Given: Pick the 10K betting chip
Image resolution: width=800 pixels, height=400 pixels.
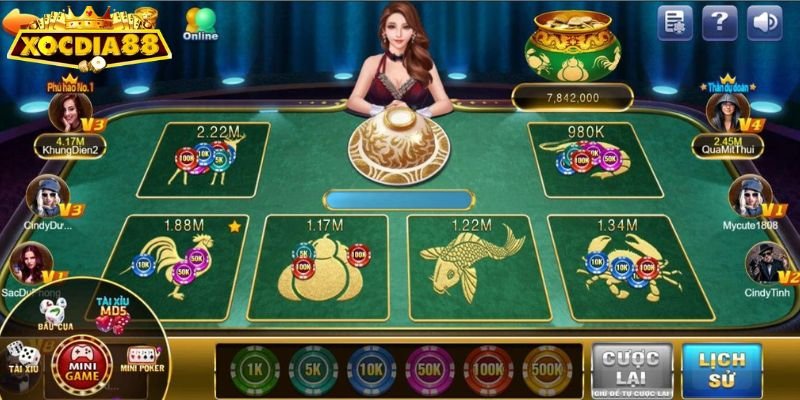Looking at the screenshot, I should 371,368.
